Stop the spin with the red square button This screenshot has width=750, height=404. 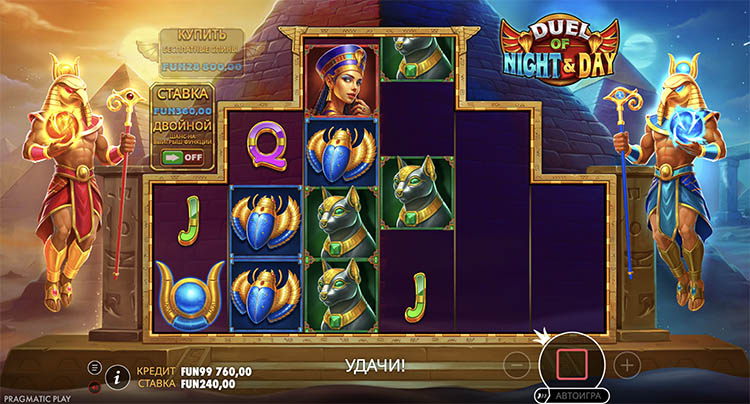[x=574, y=361]
